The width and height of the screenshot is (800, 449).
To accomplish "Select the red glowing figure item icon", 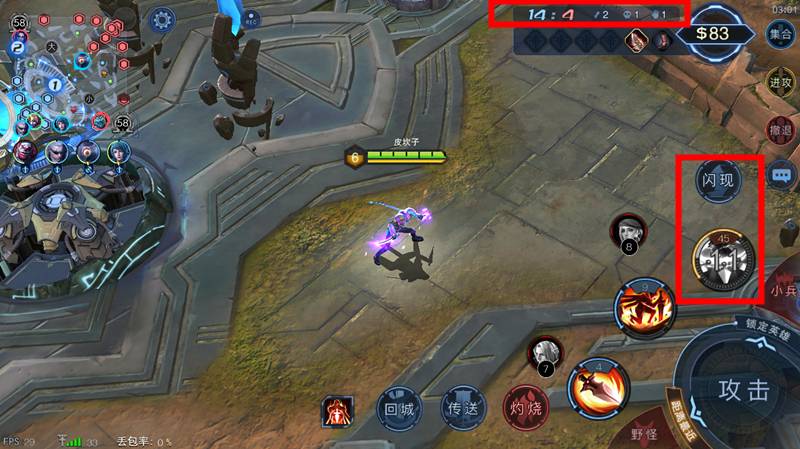I will click(x=337, y=410).
